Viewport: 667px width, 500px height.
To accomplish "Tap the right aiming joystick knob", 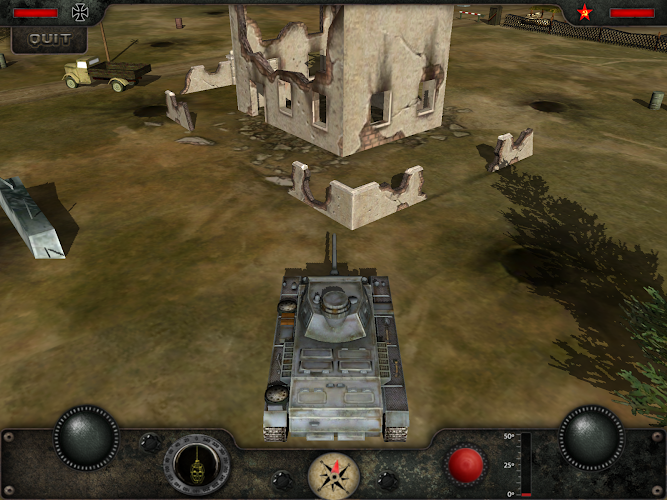I will (x=591, y=437).
